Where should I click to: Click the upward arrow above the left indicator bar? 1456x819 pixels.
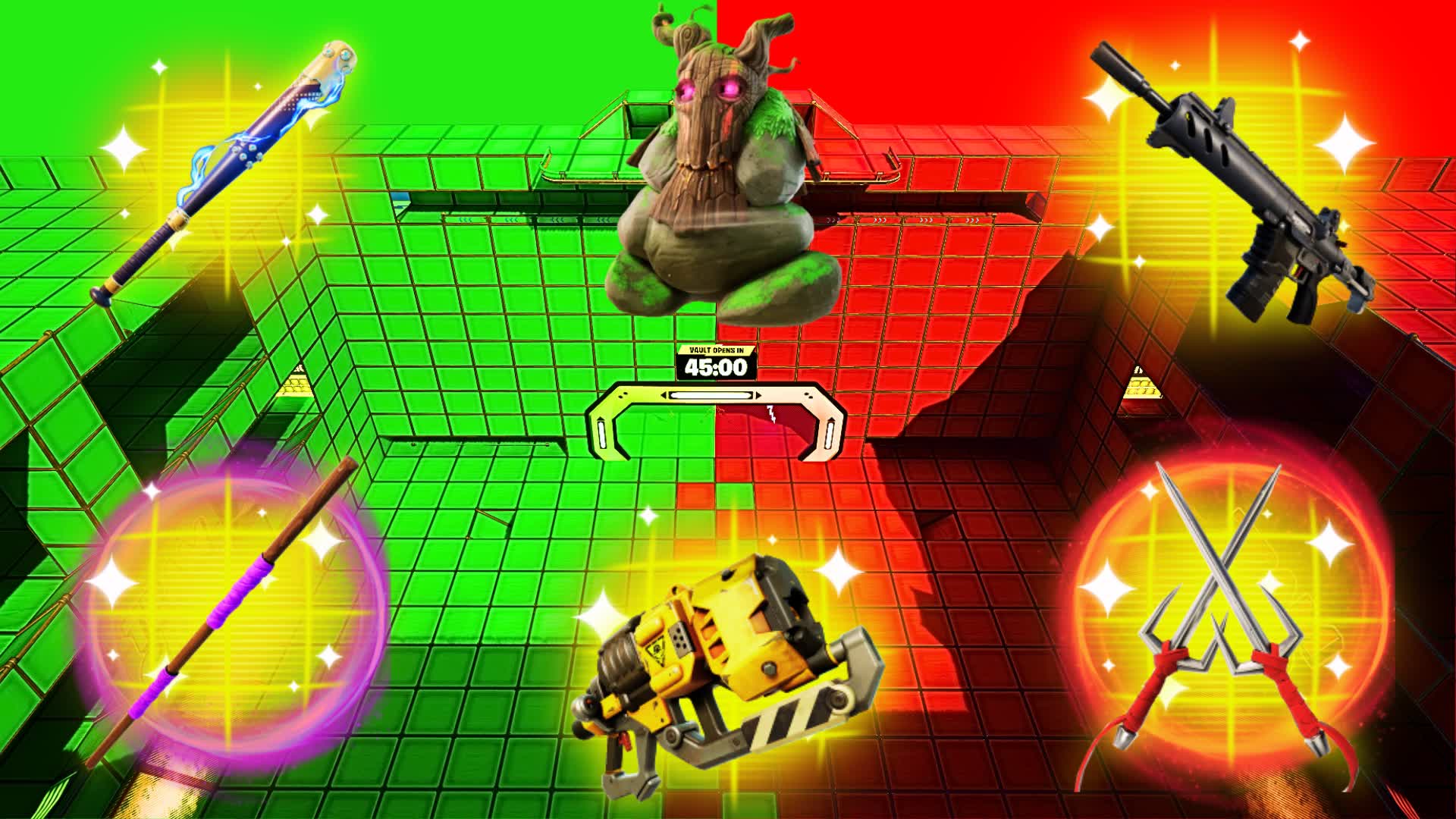pyautogui.click(x=600, y=419)
